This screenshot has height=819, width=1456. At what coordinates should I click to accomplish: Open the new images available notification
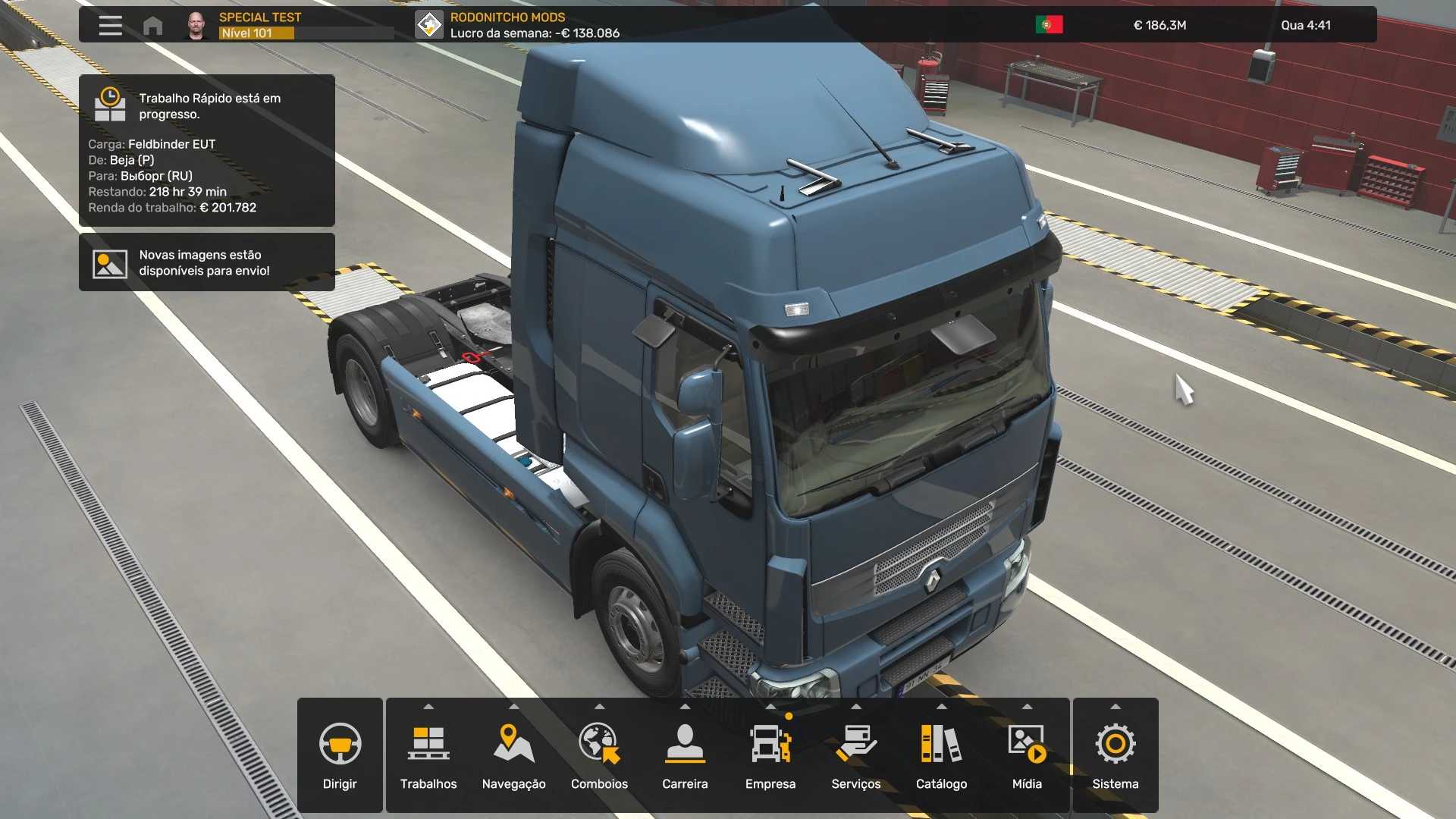(207, 262)
